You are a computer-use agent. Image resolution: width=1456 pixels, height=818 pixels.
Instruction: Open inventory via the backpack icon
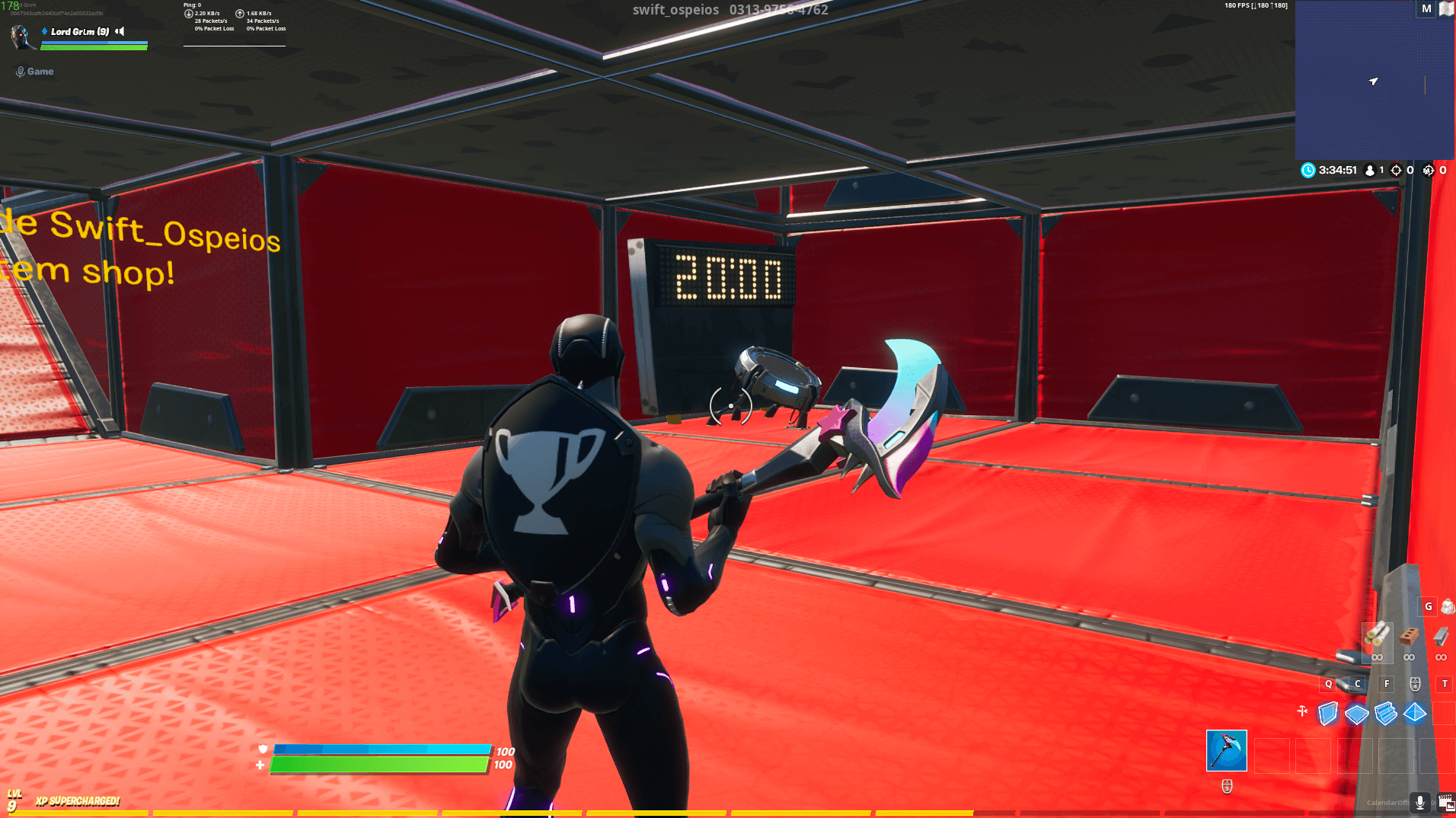pos(1448,607)
